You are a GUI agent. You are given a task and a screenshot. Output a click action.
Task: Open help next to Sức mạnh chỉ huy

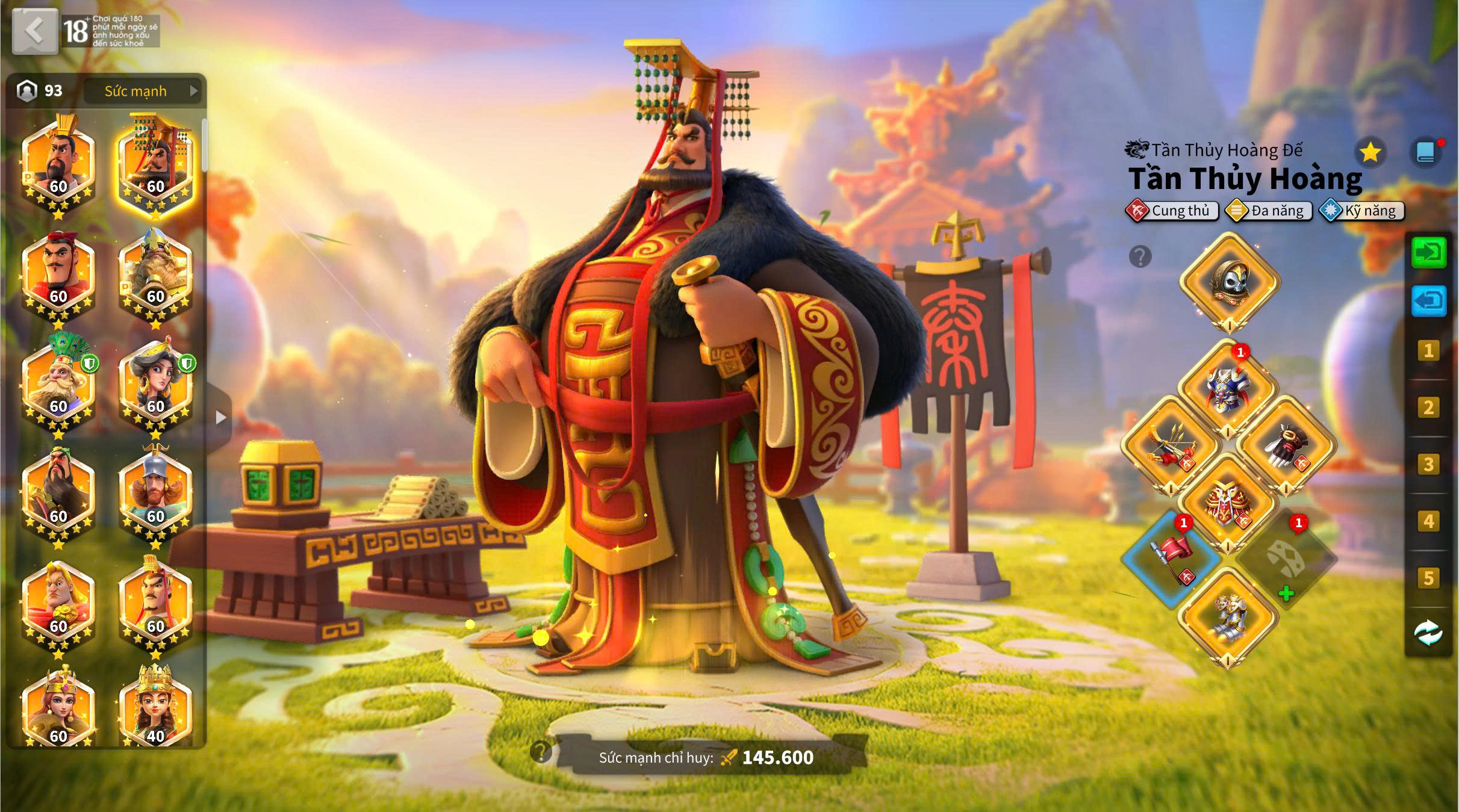tap(541, 751)
